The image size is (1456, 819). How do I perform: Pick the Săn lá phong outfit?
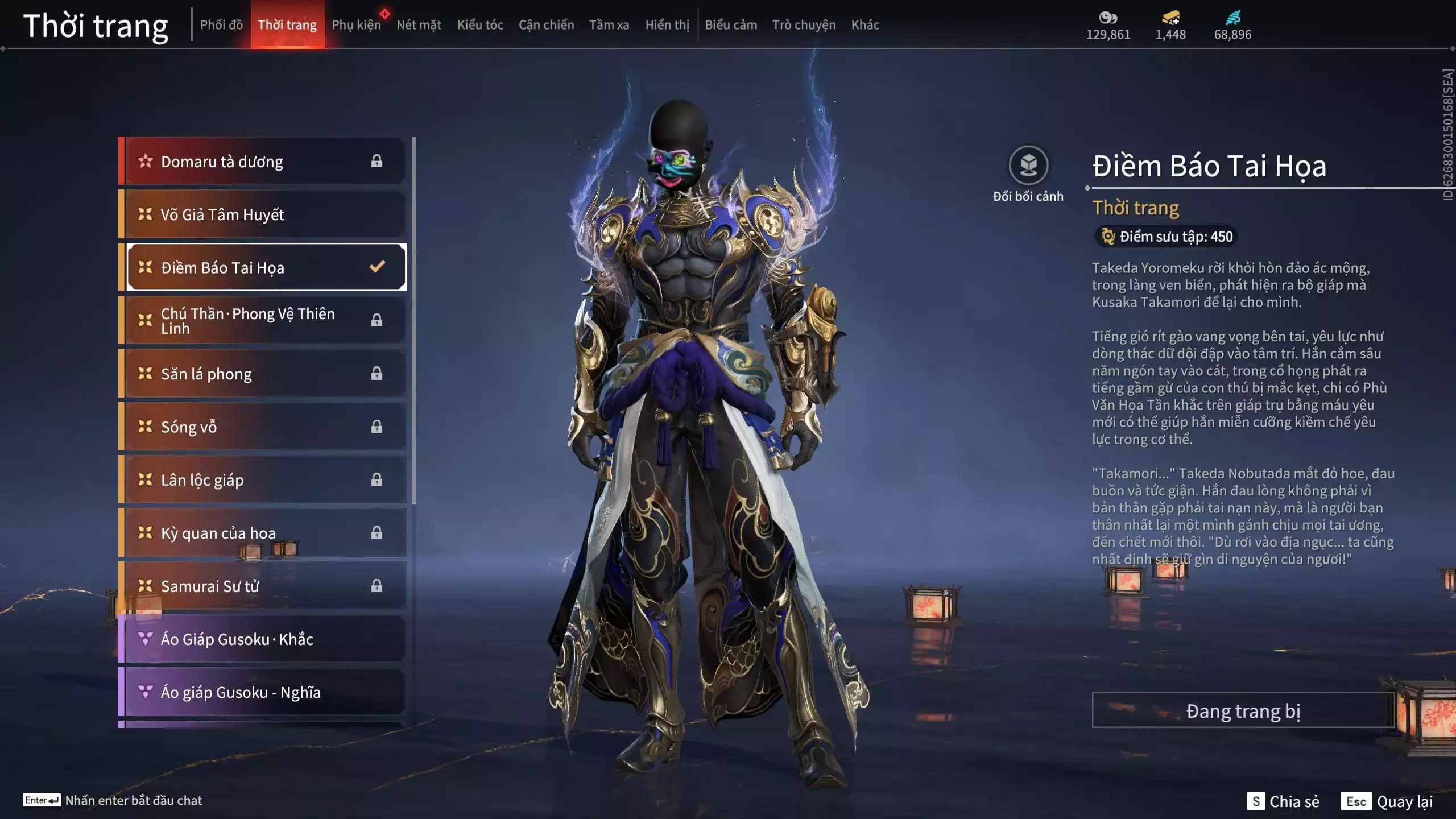click(x=264, y=374)
